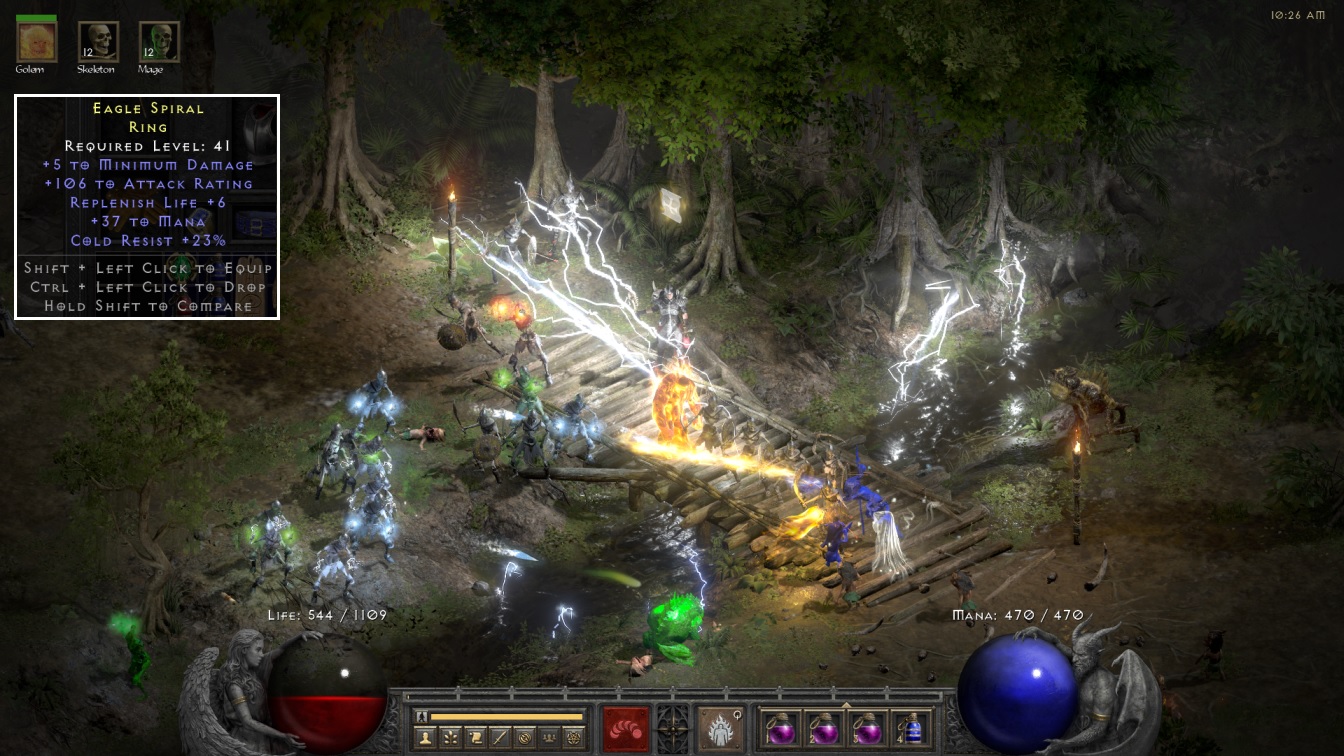
Task: Use the purple potion in belt slot 3
Action: (x=867, y=728)
